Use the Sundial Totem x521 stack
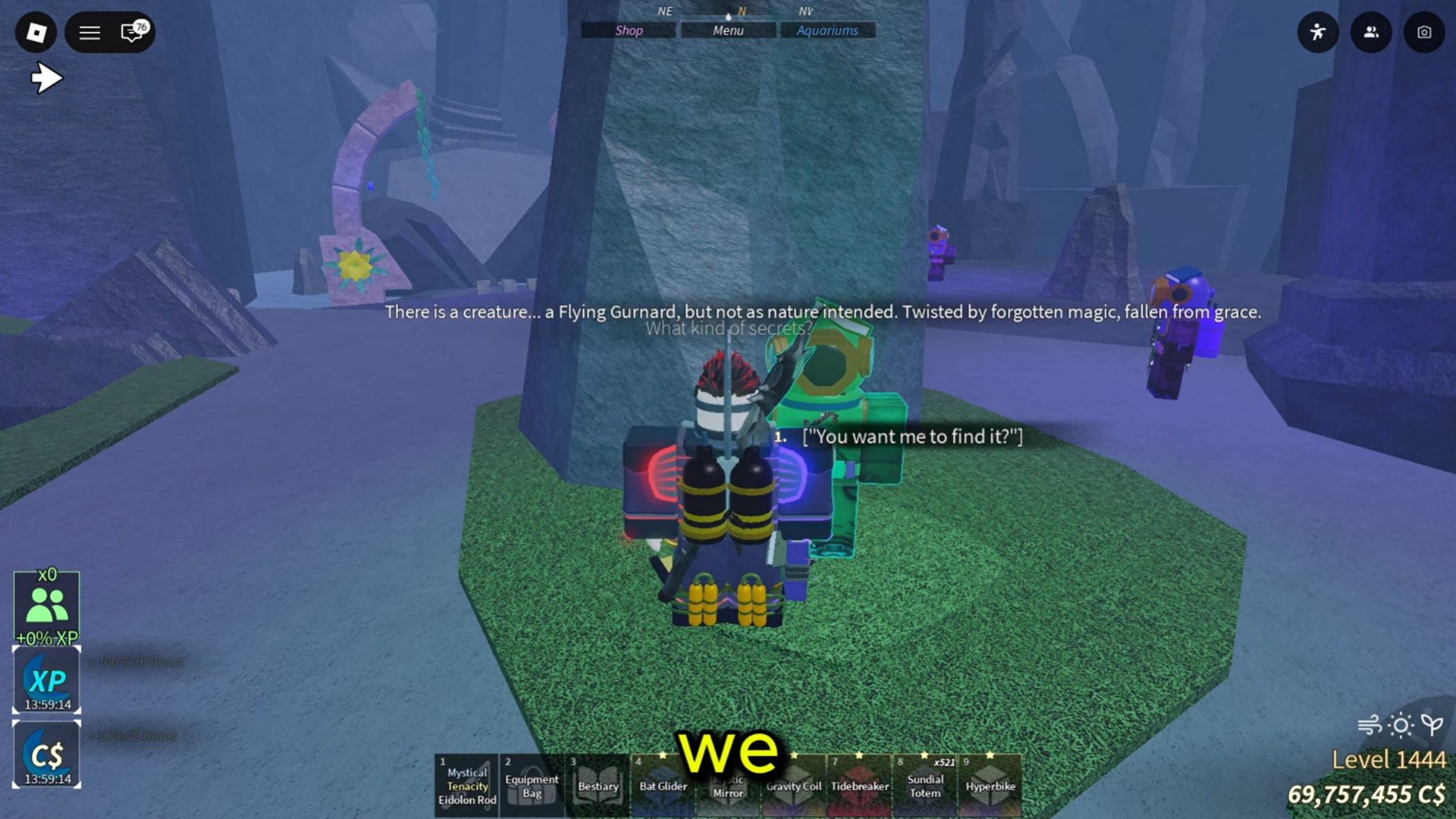This screenshot has height=819, width=1456. pyautogui.click(x=924, y=783)
